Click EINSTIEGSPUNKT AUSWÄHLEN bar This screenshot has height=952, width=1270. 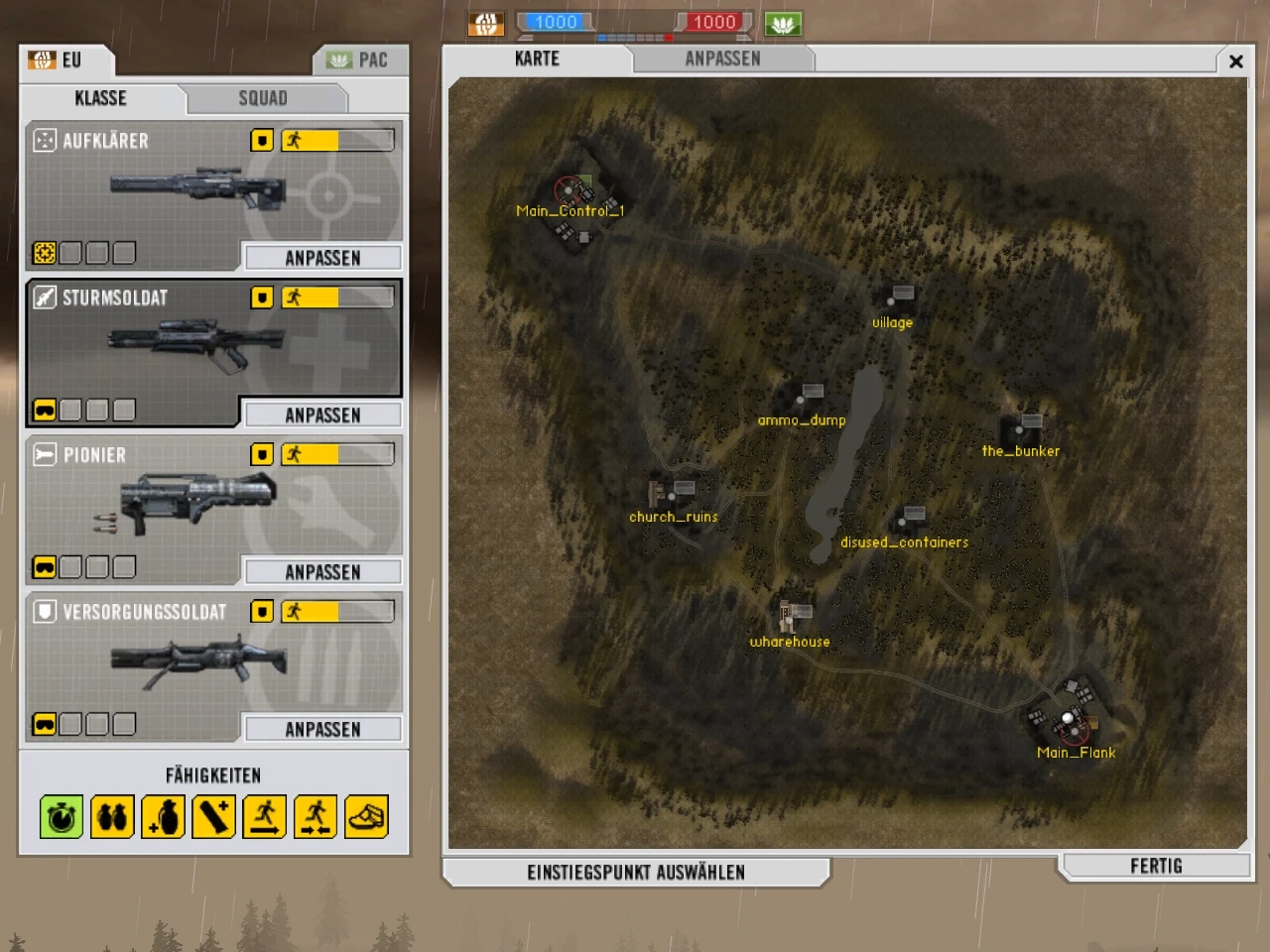click(636, 872)
